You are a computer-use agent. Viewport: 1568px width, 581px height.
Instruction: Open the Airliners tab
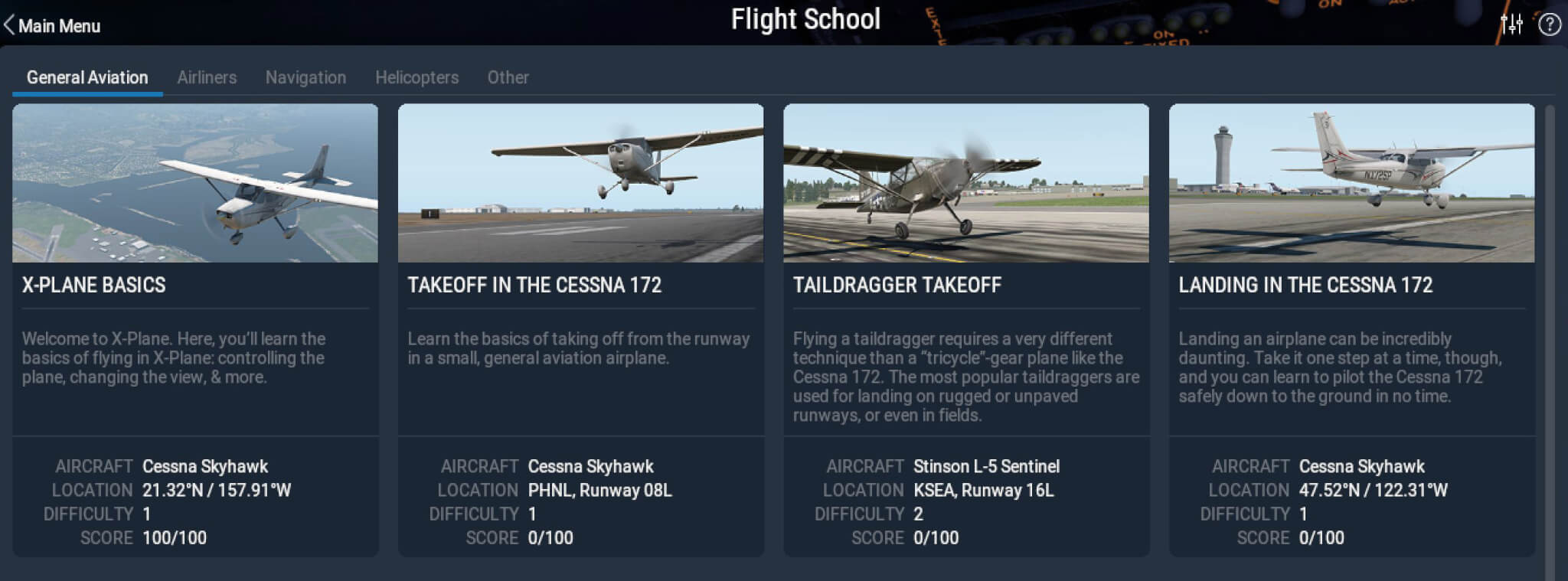[207, 77]
